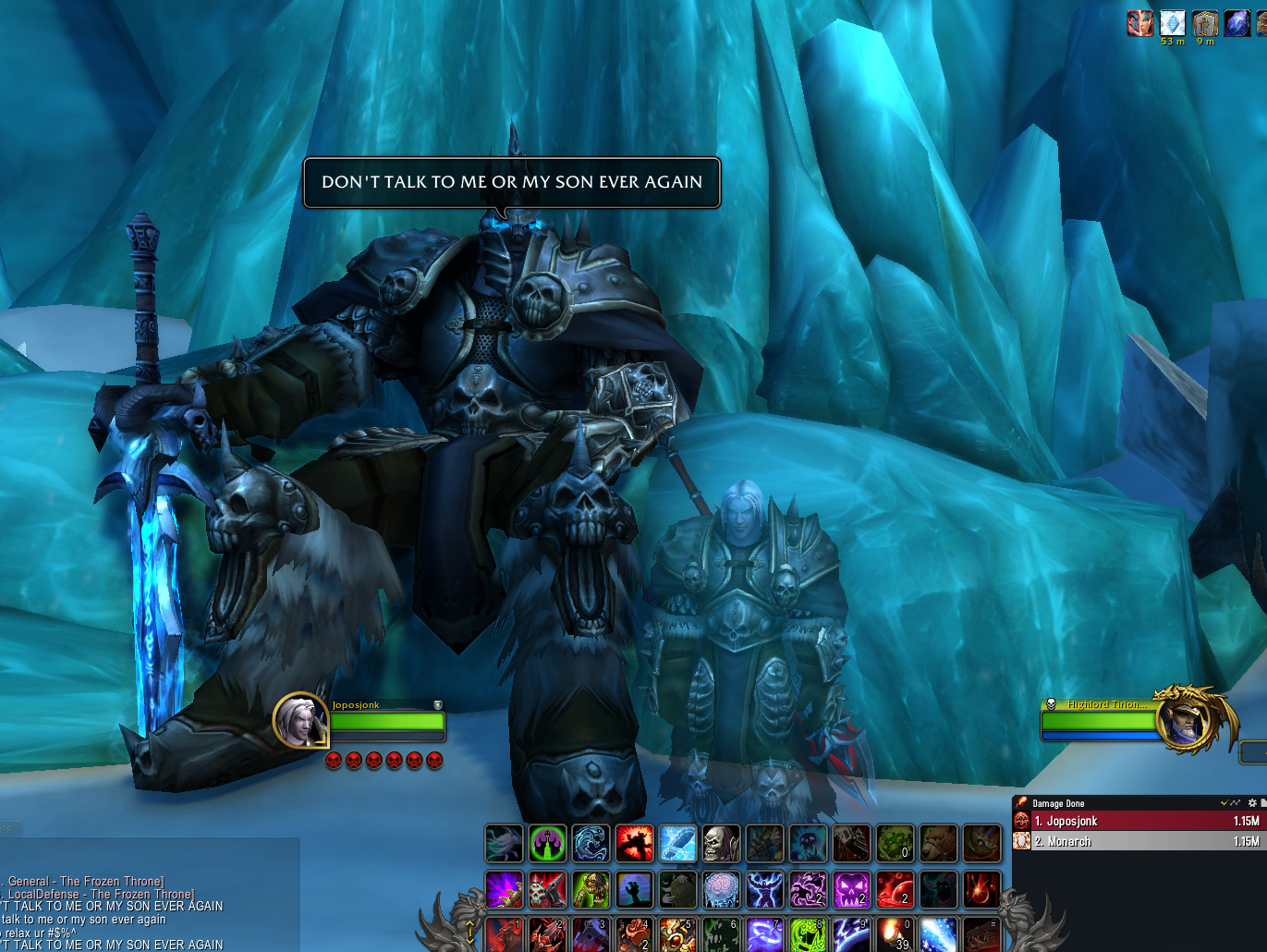
Task: Cast the green ghoul ability
Action: coord(591,889)
